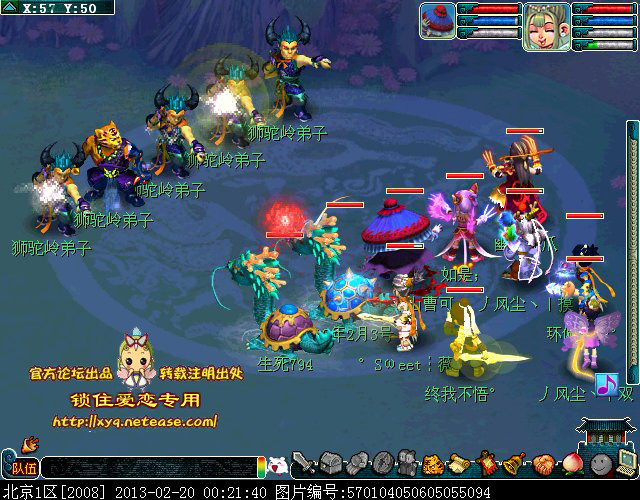
Task: Click the peach icon
Action: 570,464
